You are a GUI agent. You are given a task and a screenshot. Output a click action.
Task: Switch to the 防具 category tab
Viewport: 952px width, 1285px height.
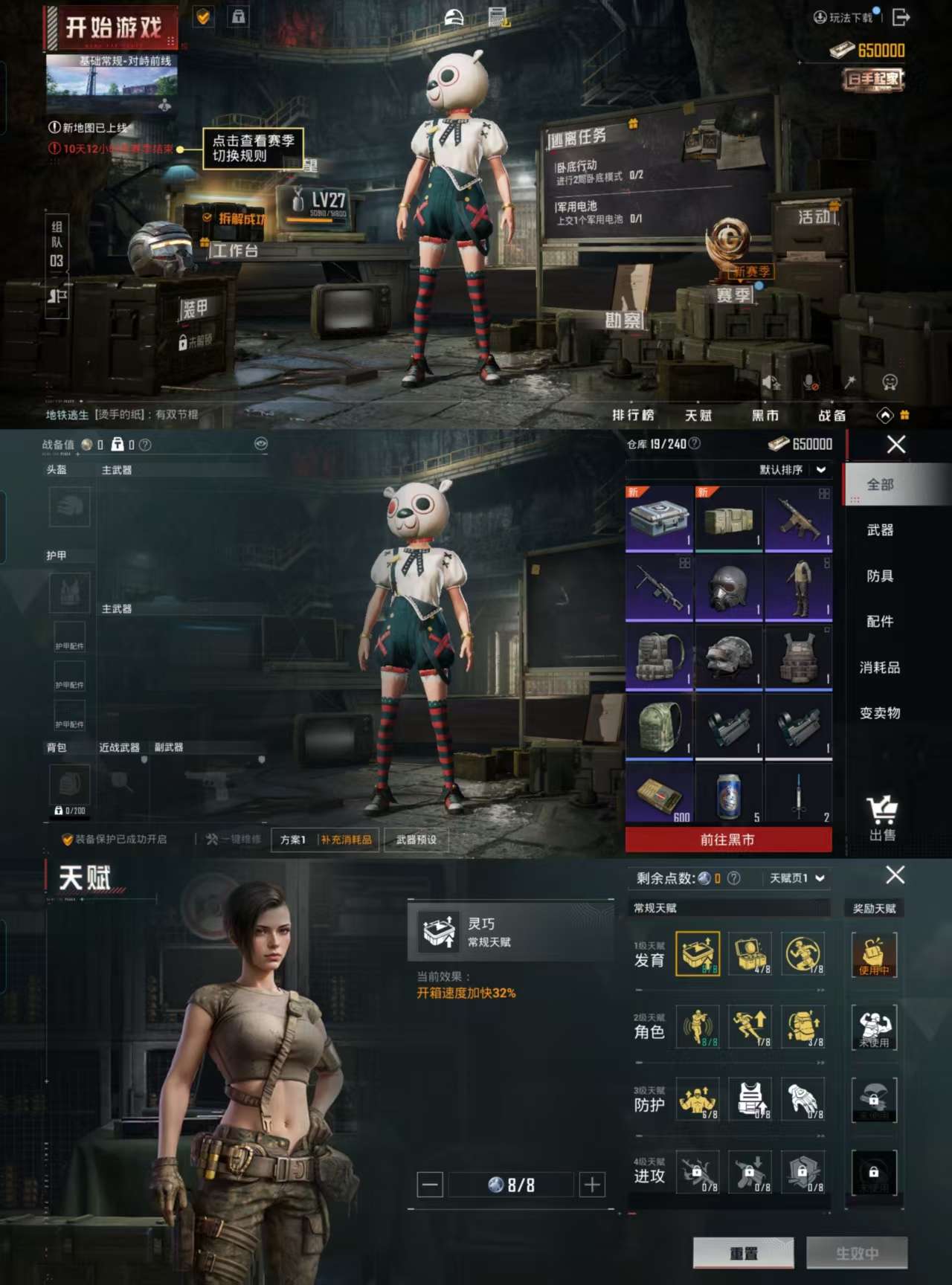(x=882, y=576)
